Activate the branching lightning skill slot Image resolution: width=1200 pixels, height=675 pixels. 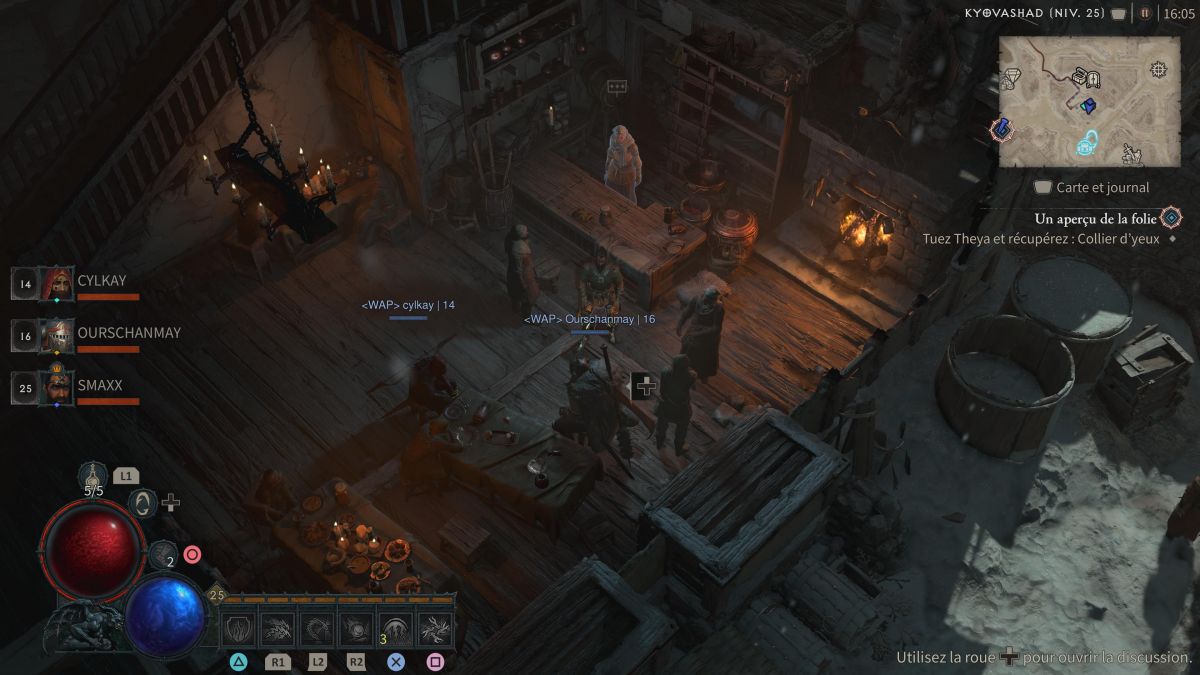[434, 628]
